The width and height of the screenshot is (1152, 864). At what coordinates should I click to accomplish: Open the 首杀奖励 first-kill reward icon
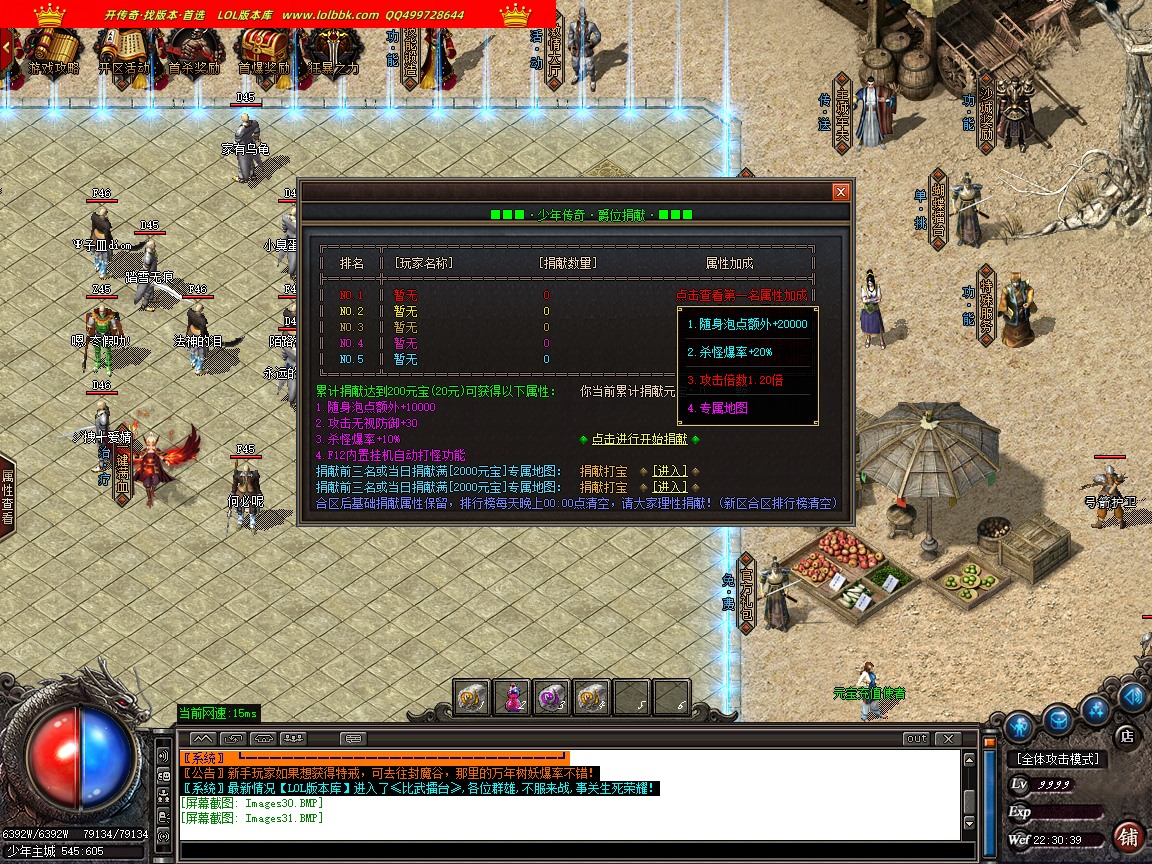(x=194, y=50)
